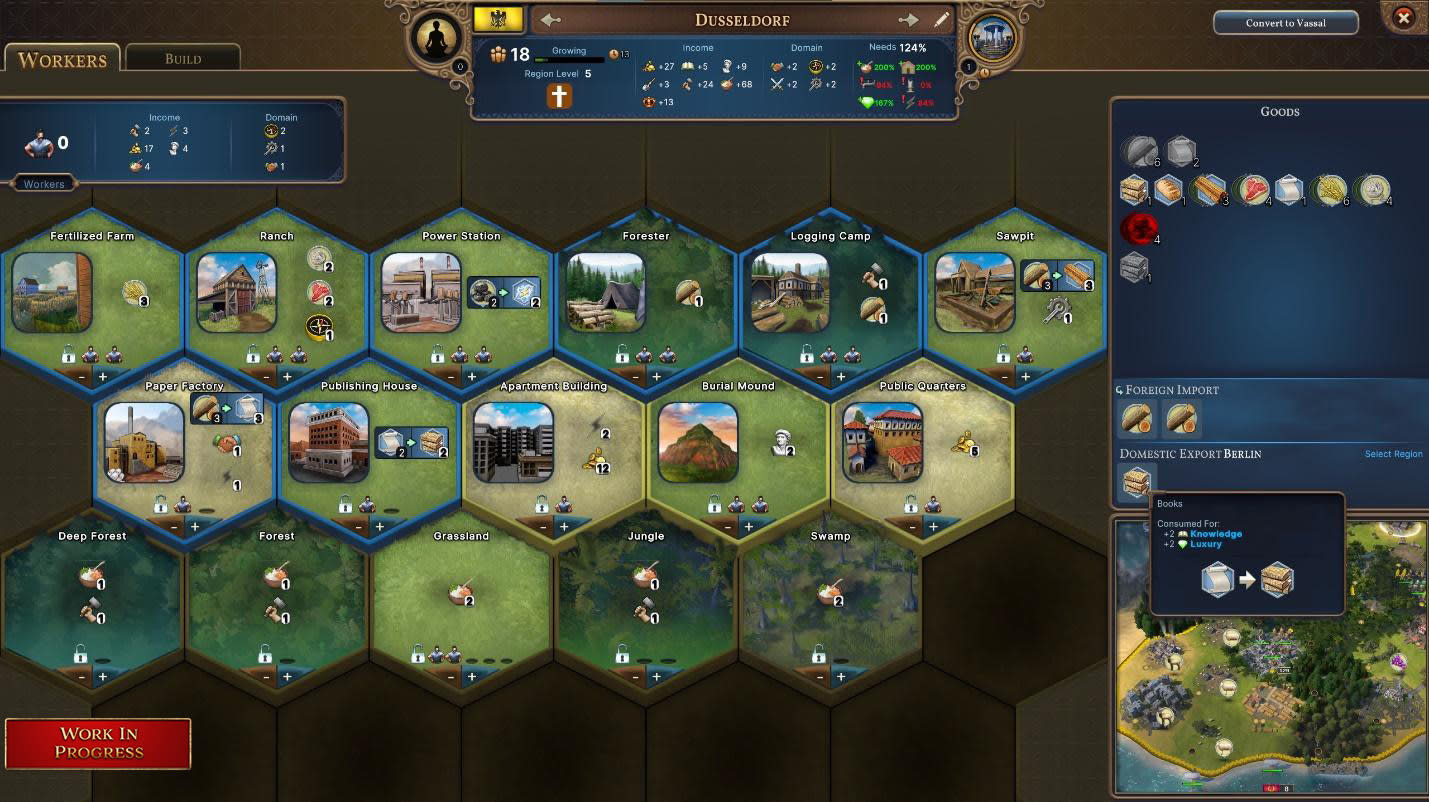This screenshot has width=1429, height=802.
Task: Click the meditating figure portrait medallion
Action: pyautogui.click(x=436, y=38)
